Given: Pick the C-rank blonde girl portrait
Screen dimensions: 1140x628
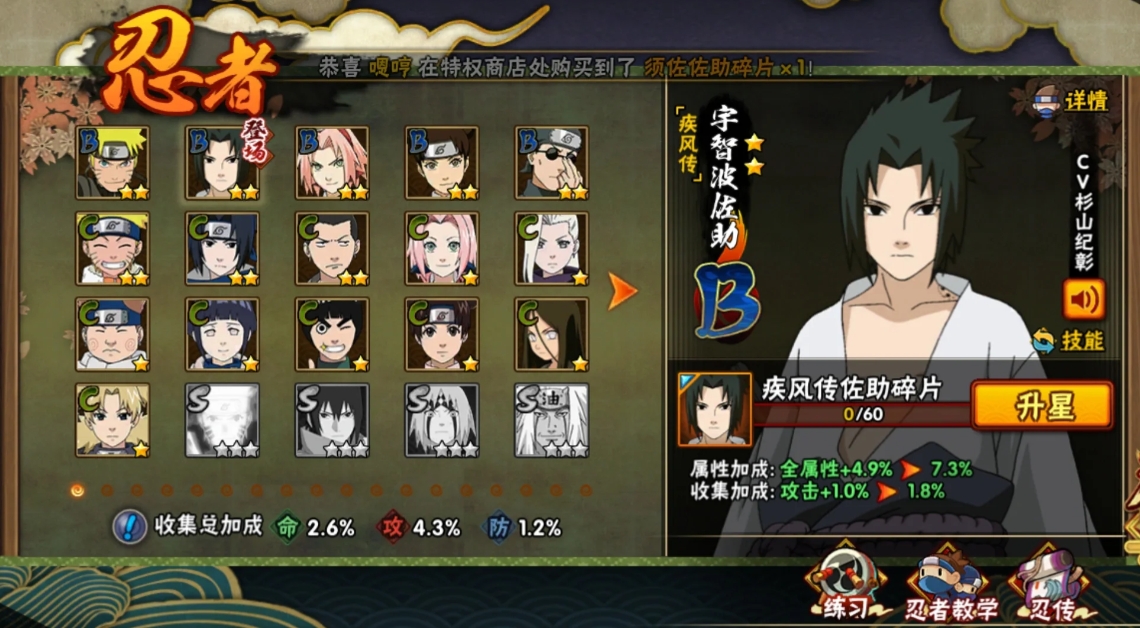Looking at the screenshot, I should tap(112, 421).
